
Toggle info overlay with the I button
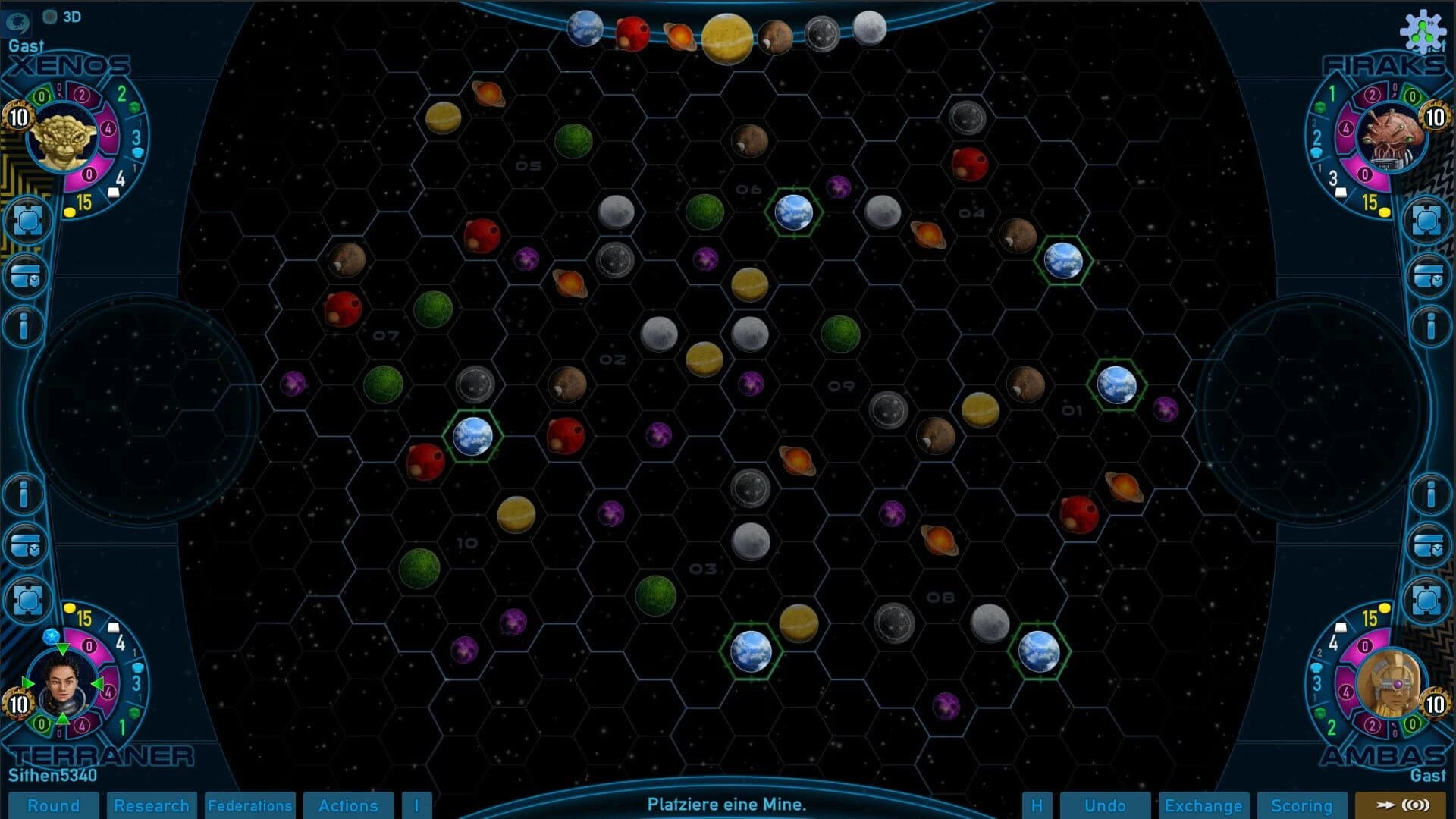coord(416,806)
